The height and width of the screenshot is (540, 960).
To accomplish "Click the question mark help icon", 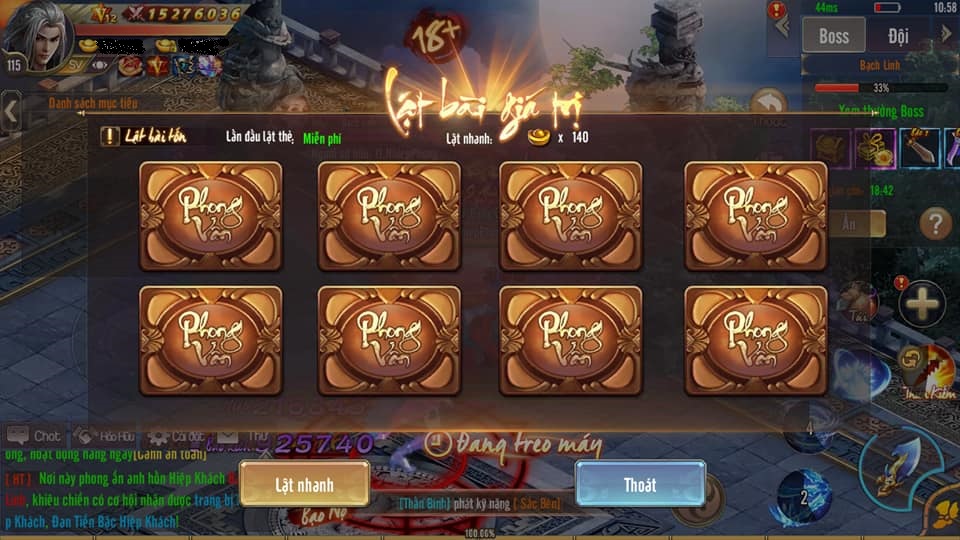I will 935,223.
